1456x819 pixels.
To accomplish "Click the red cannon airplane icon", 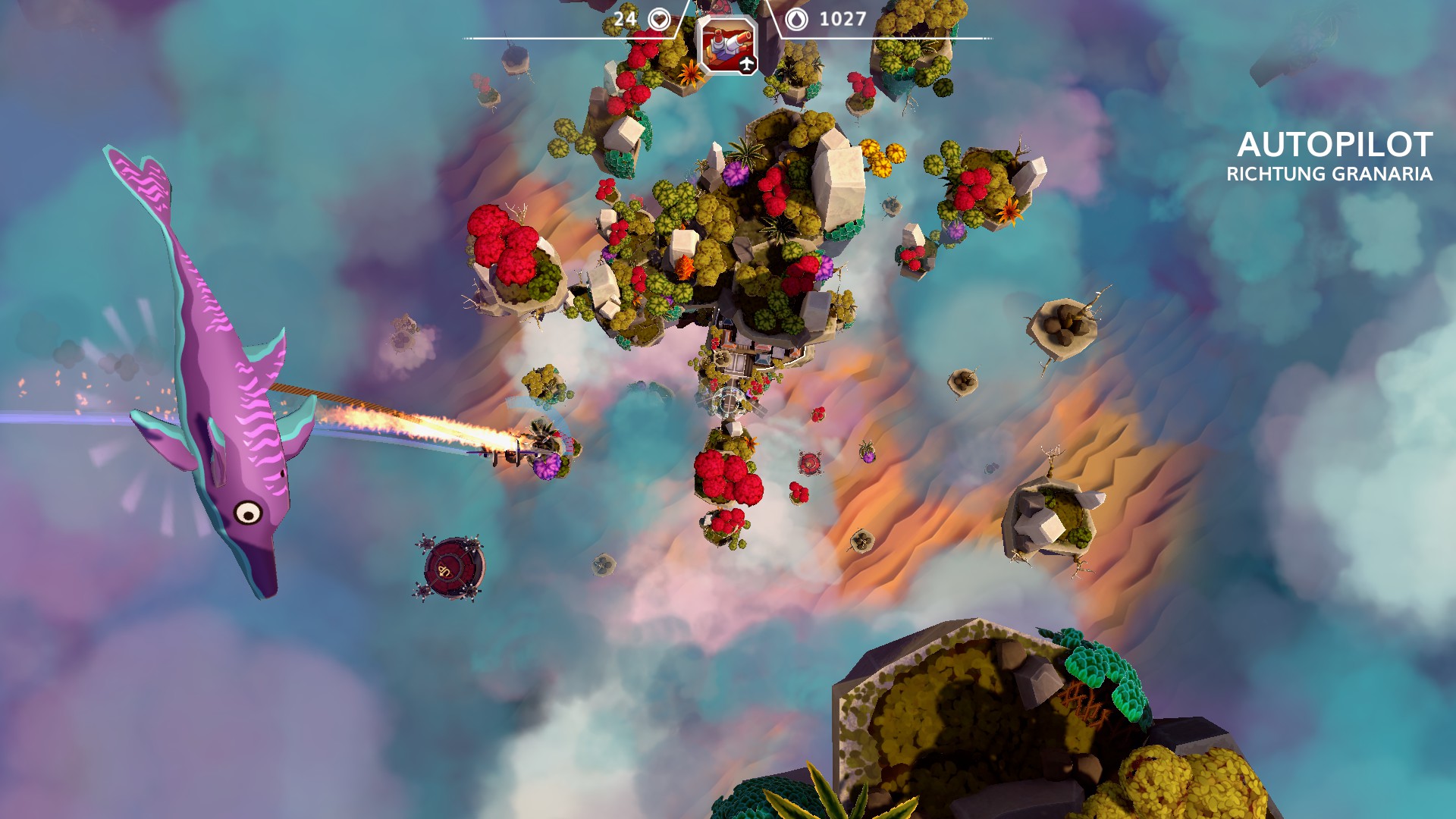I will pos(726,45).
